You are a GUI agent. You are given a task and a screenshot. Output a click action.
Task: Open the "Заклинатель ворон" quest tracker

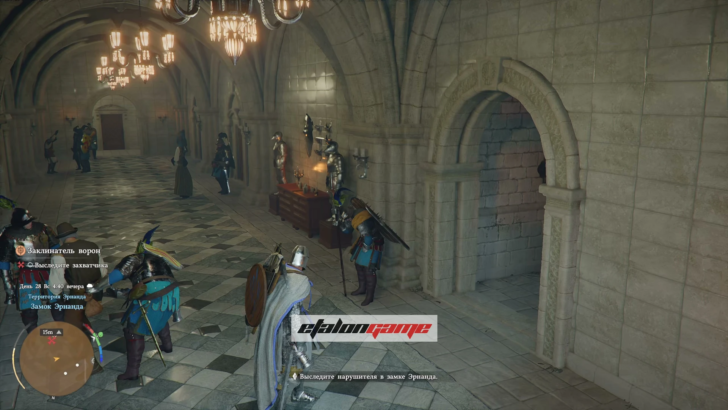click(62, 248)
